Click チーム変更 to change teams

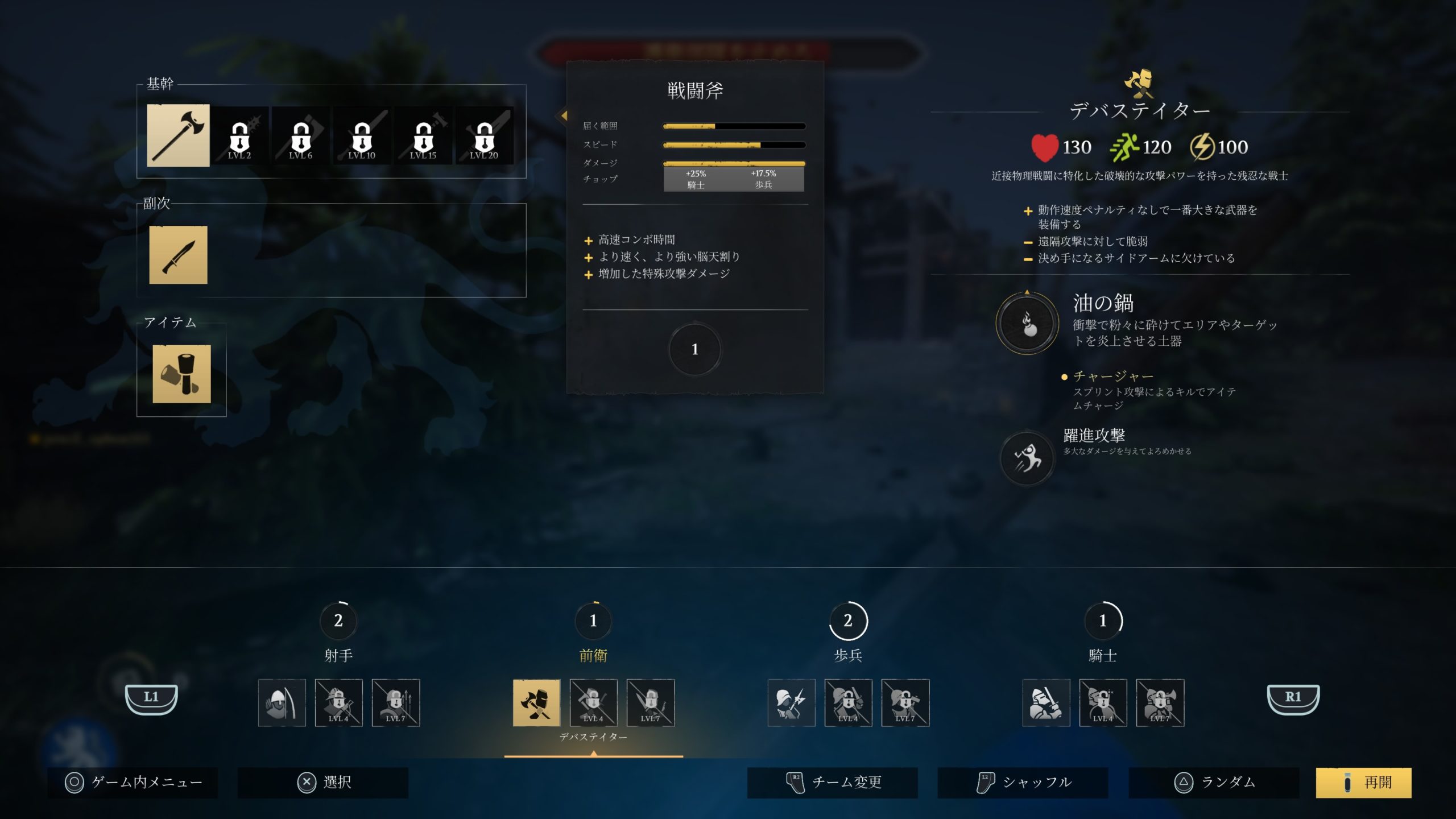pos(832,782)
